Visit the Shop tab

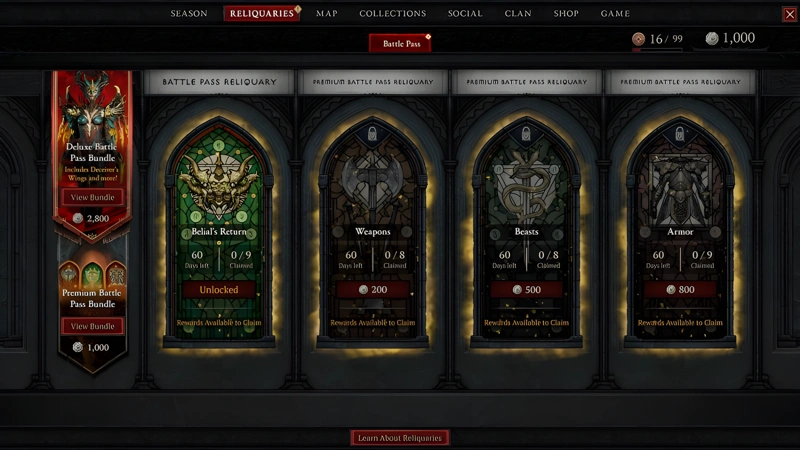(566, 14)
